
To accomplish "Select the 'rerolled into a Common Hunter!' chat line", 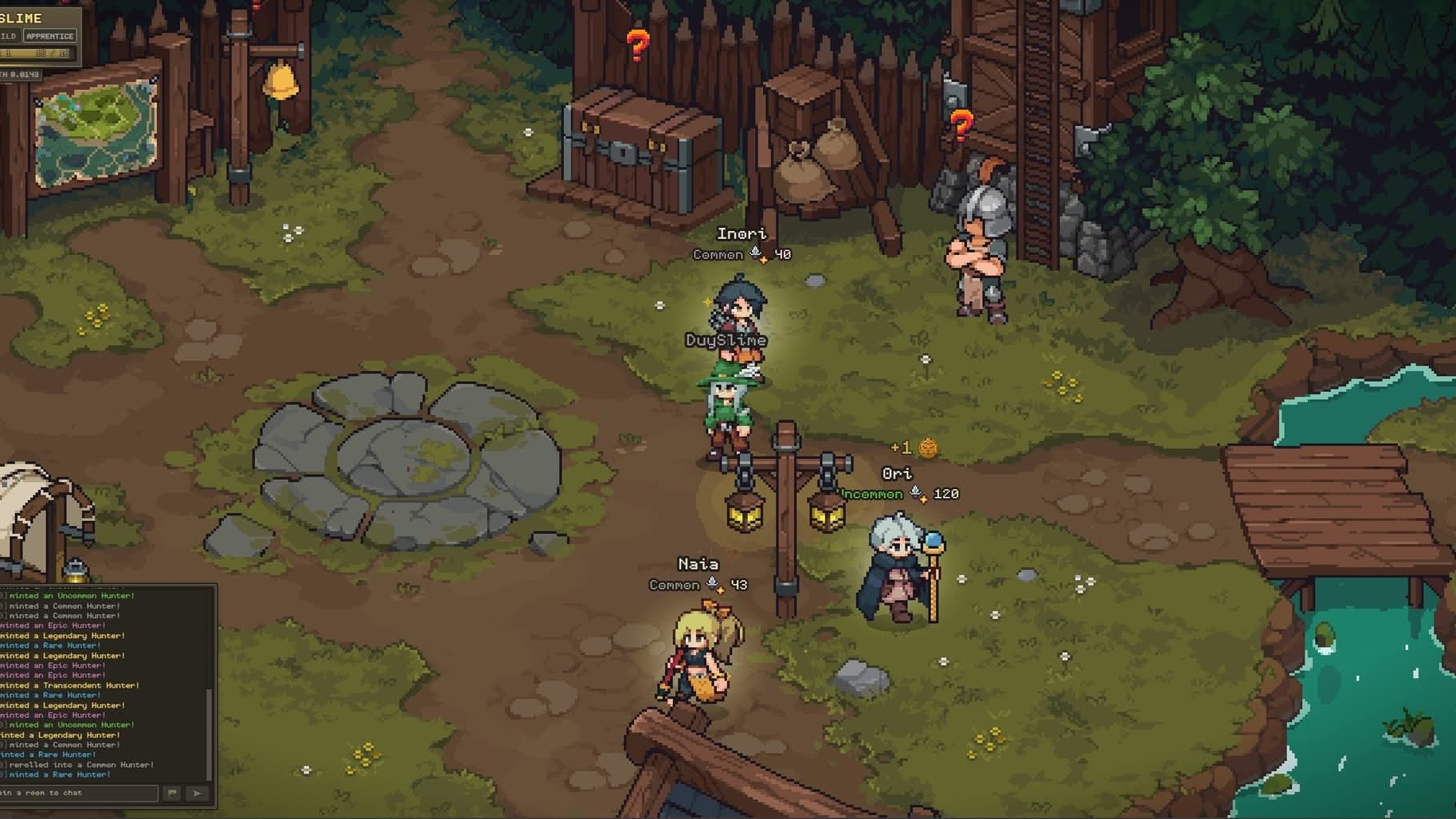I will [x=81, y=765].
